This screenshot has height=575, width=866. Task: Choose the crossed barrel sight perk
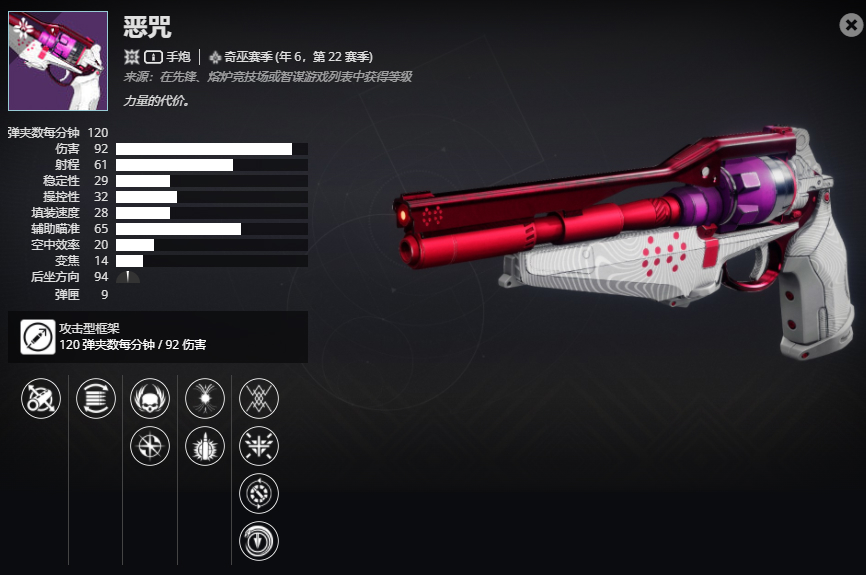coord(41,399)
